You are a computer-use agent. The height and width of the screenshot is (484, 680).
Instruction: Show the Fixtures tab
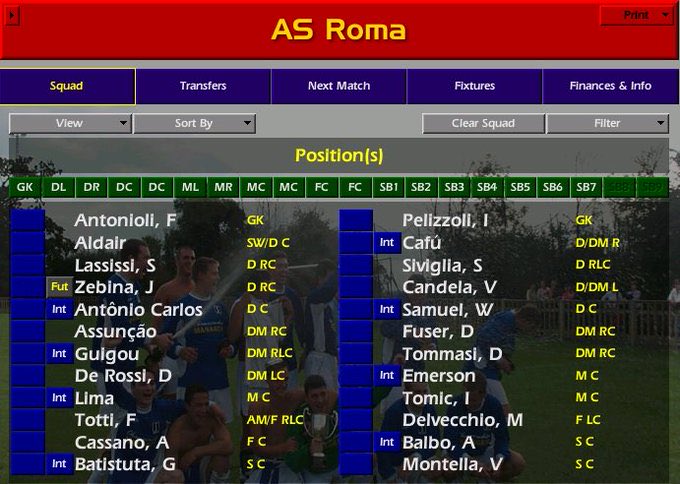(x=474, y=86)
